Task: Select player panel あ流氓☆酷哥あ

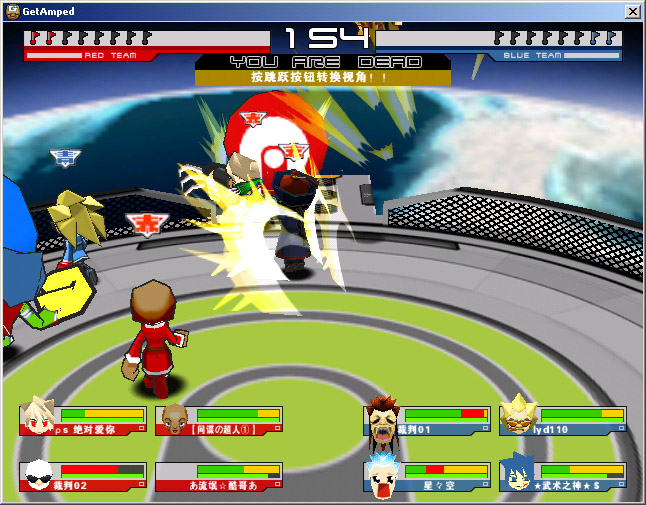Action: click(x=219, y=477)
